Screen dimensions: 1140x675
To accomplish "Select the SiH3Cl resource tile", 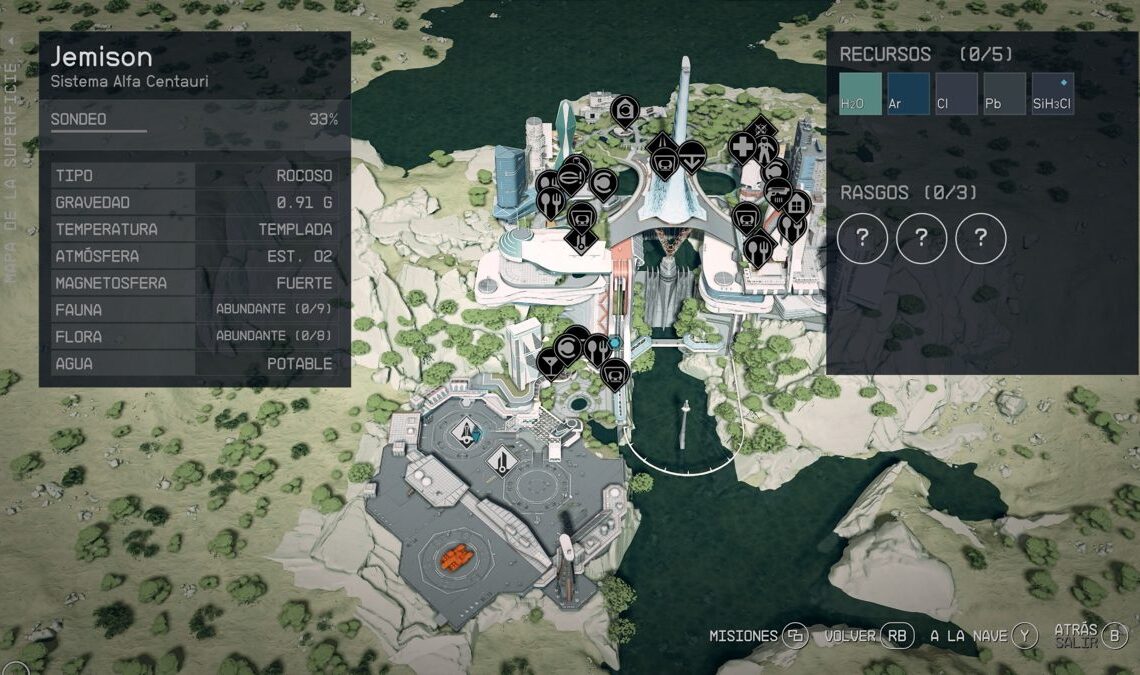I will (1052, 94).
